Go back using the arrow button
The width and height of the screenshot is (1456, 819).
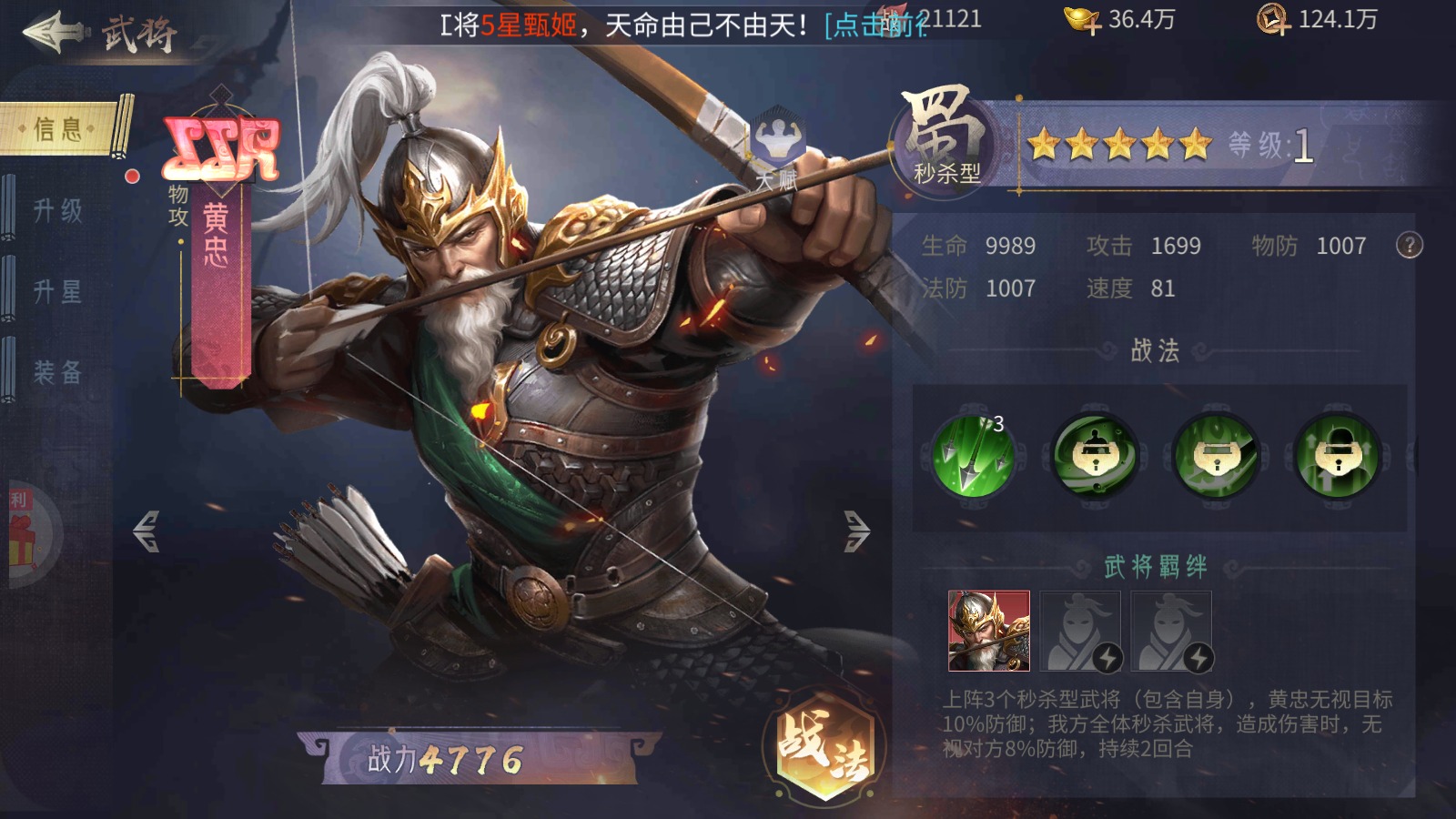pyautogui.click(x=53, y=32)
